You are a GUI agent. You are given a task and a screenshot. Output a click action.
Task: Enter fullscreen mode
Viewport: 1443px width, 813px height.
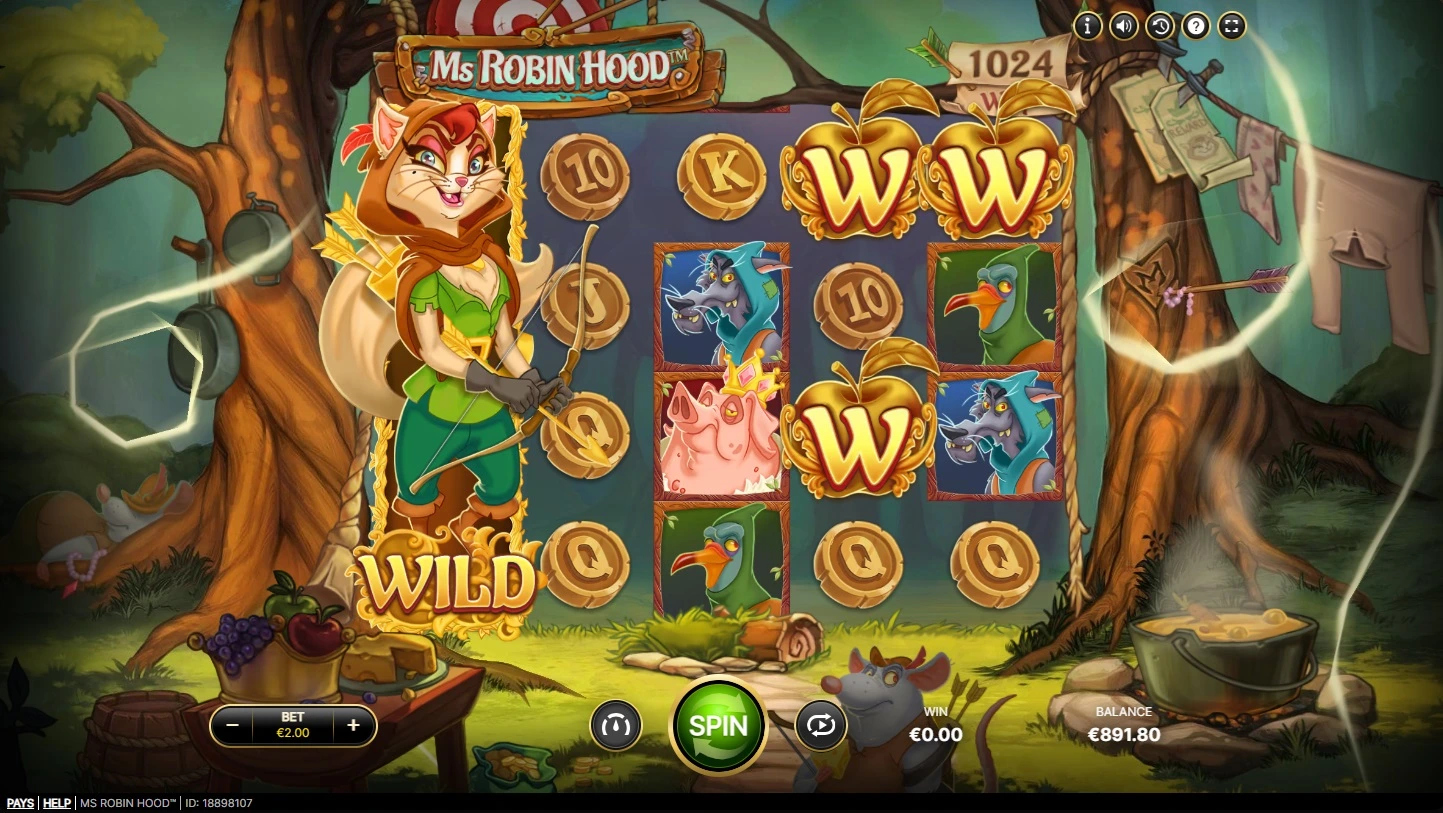1232,26
